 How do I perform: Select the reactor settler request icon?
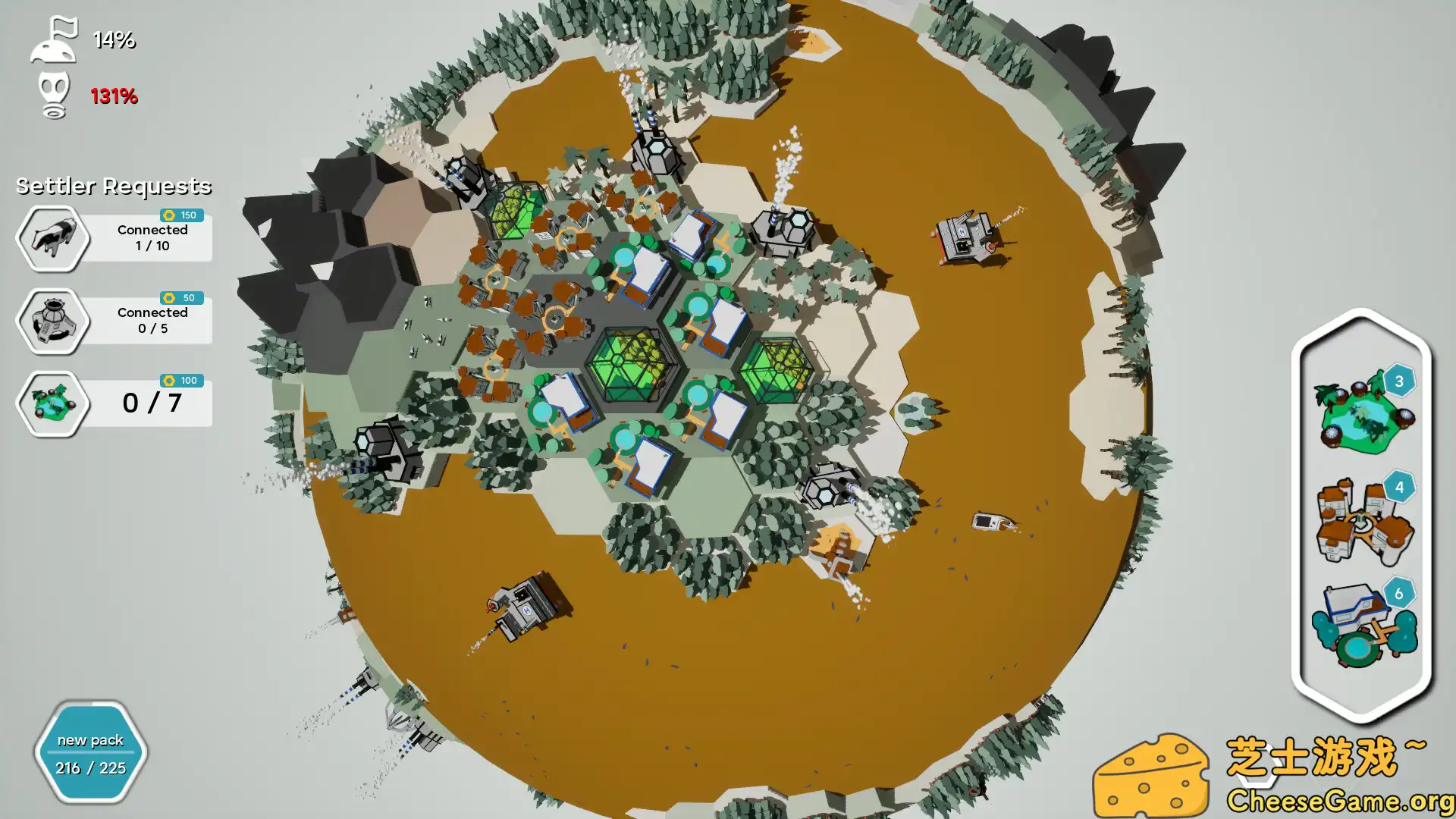(x=52, y=321)
